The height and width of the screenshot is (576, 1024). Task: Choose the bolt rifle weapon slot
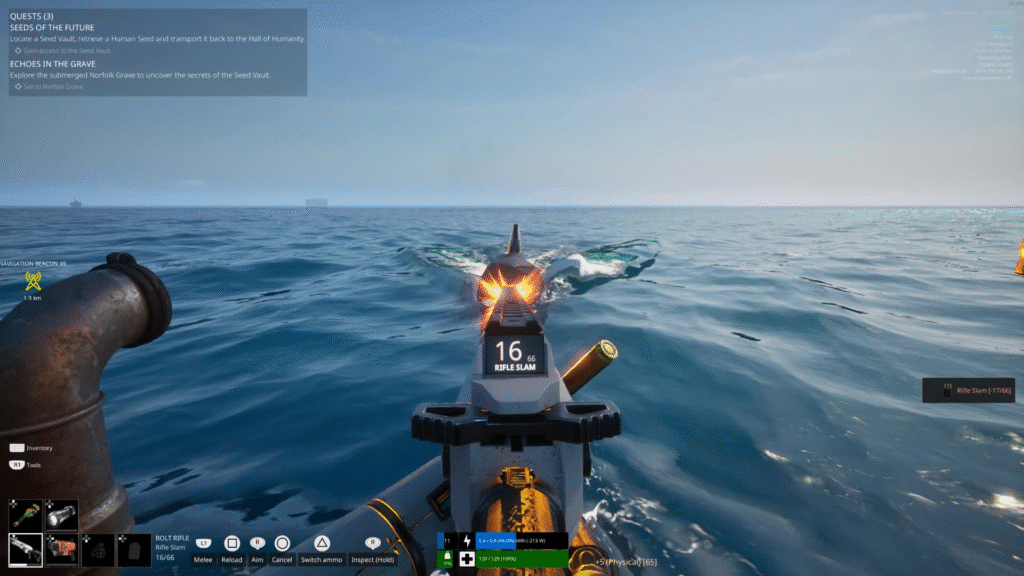tap(26, 549)
